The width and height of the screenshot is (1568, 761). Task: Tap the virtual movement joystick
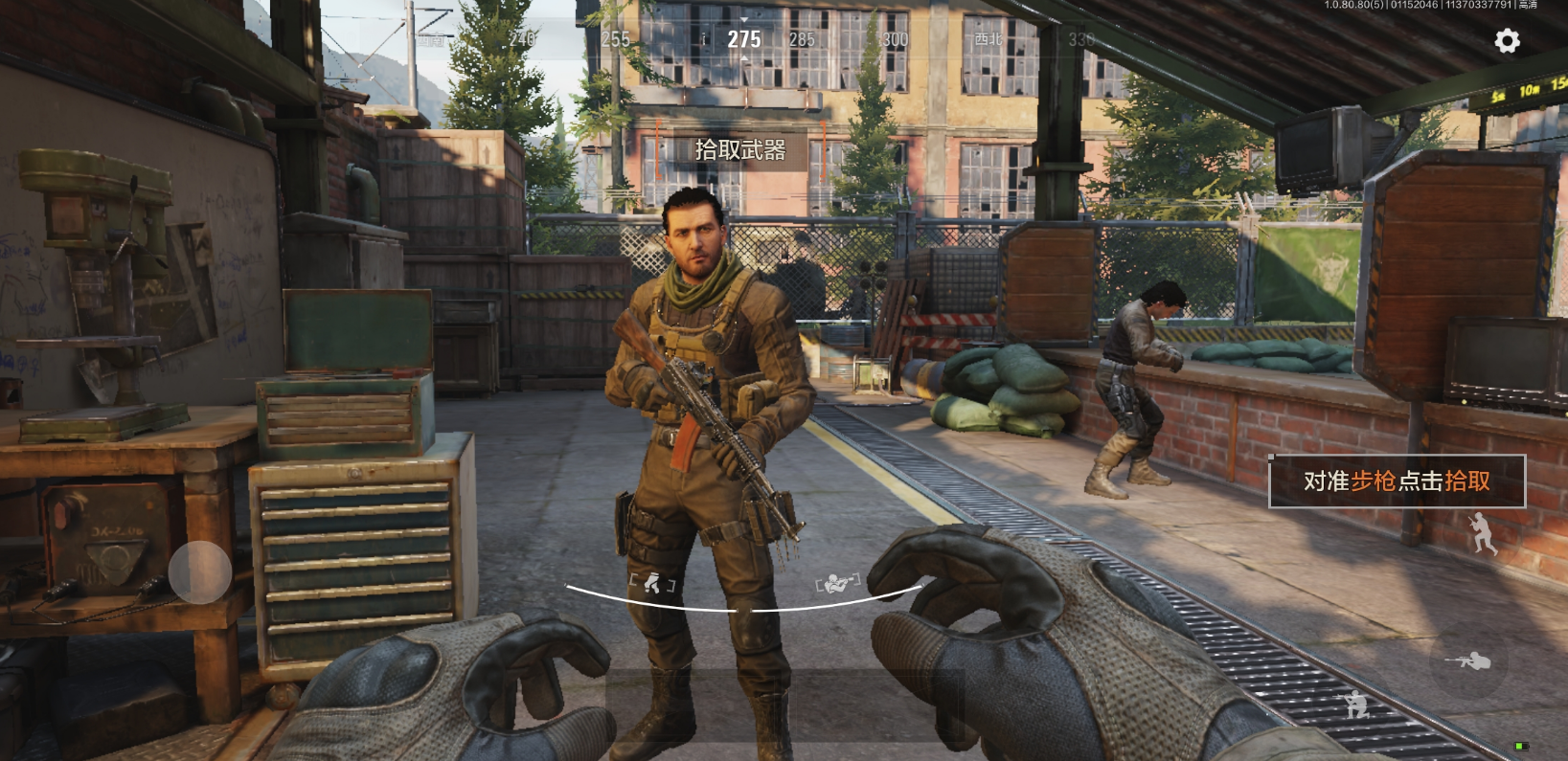(200, 572)
